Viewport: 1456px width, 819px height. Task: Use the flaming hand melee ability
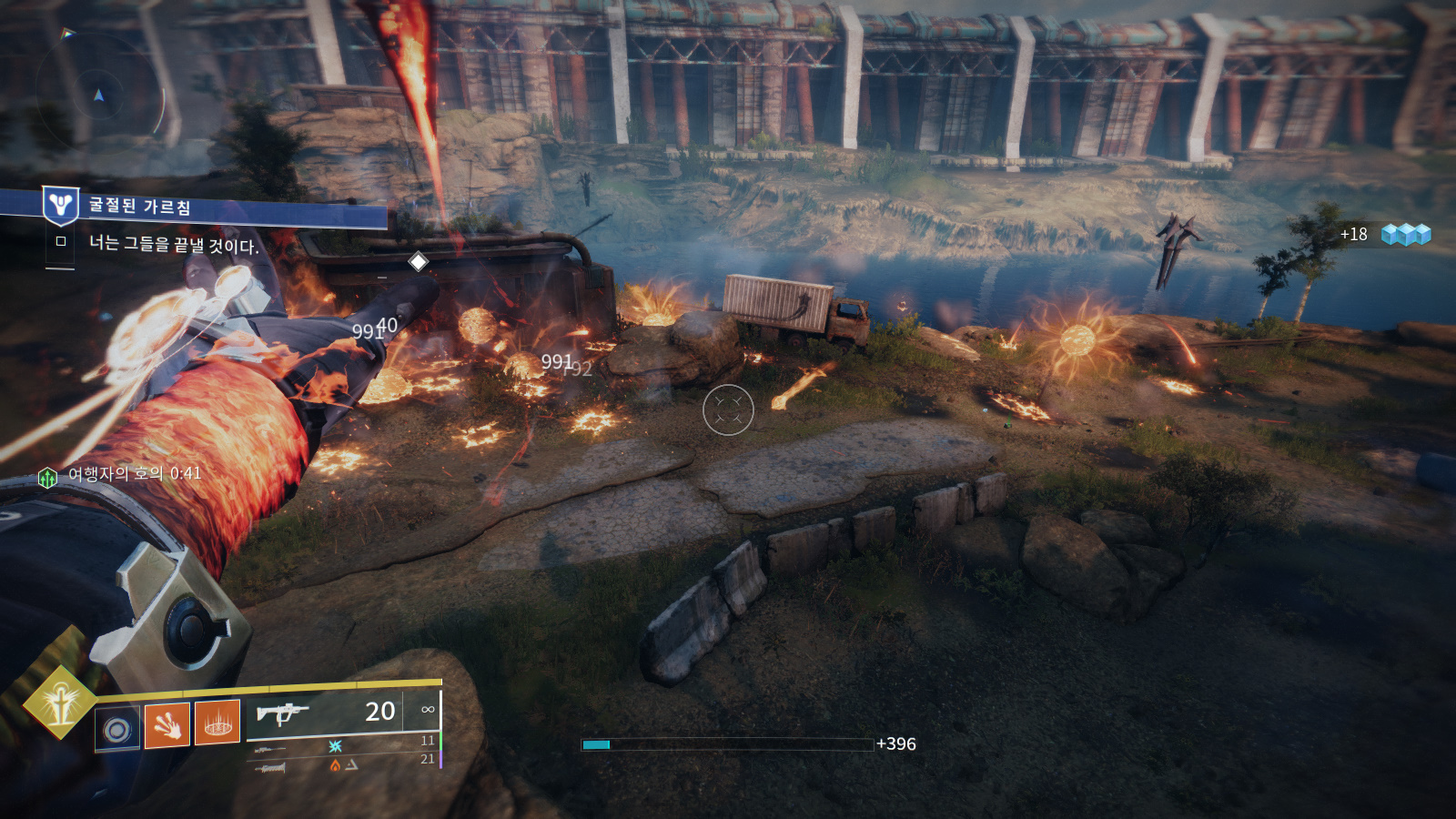click(167, 724)
